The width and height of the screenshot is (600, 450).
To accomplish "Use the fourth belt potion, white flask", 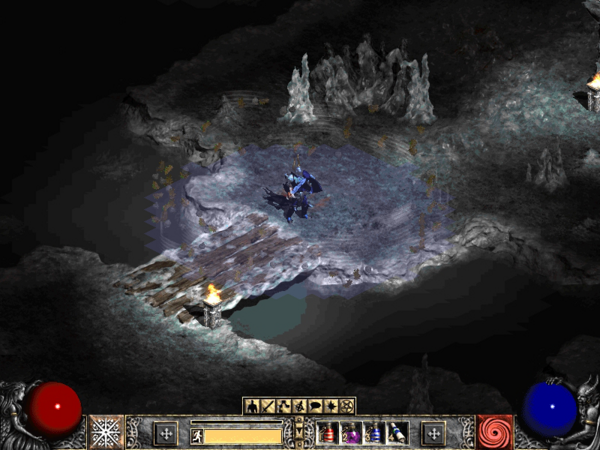I will 397,433.
